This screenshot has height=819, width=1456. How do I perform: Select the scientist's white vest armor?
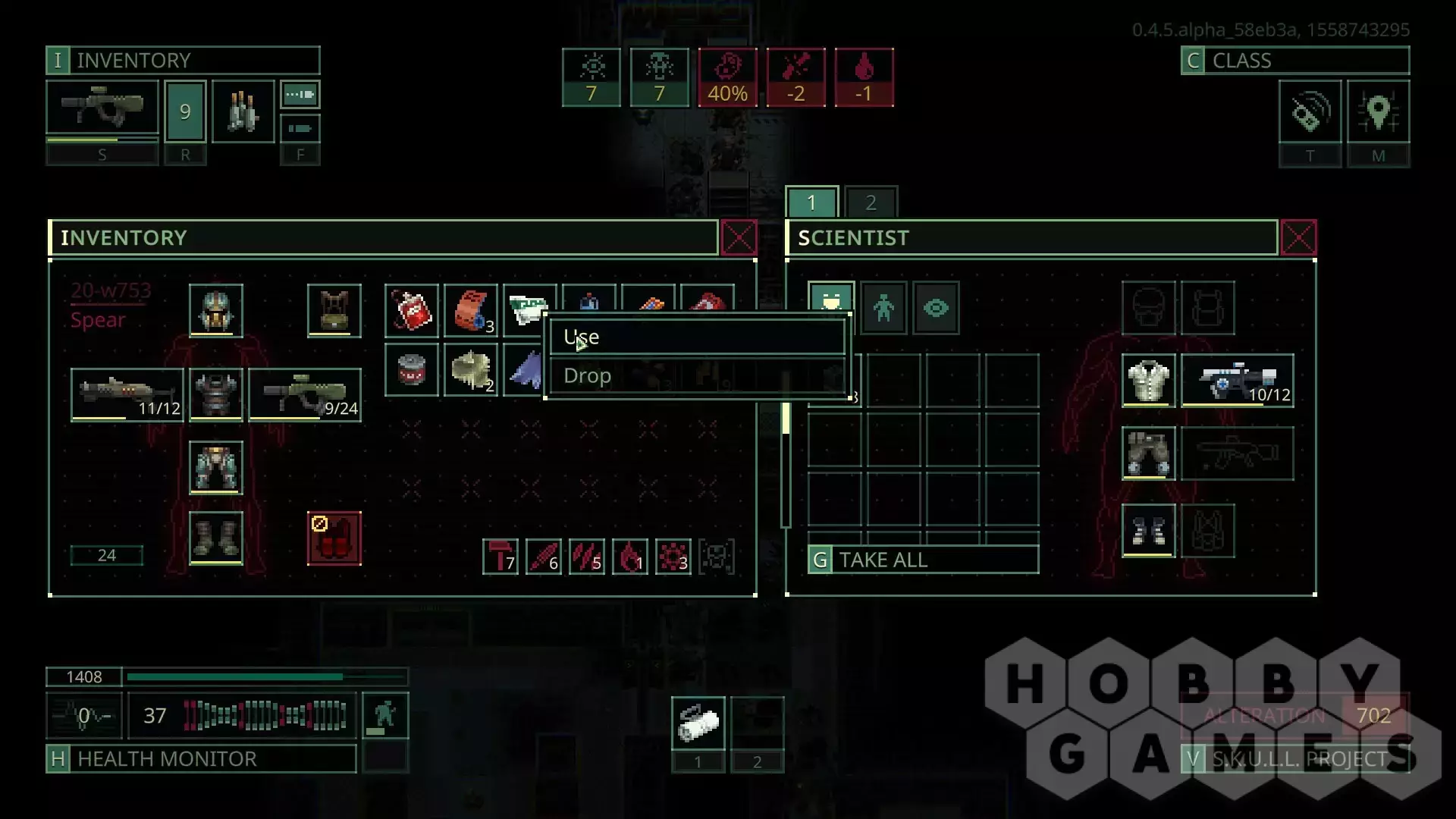[1148, 381]
